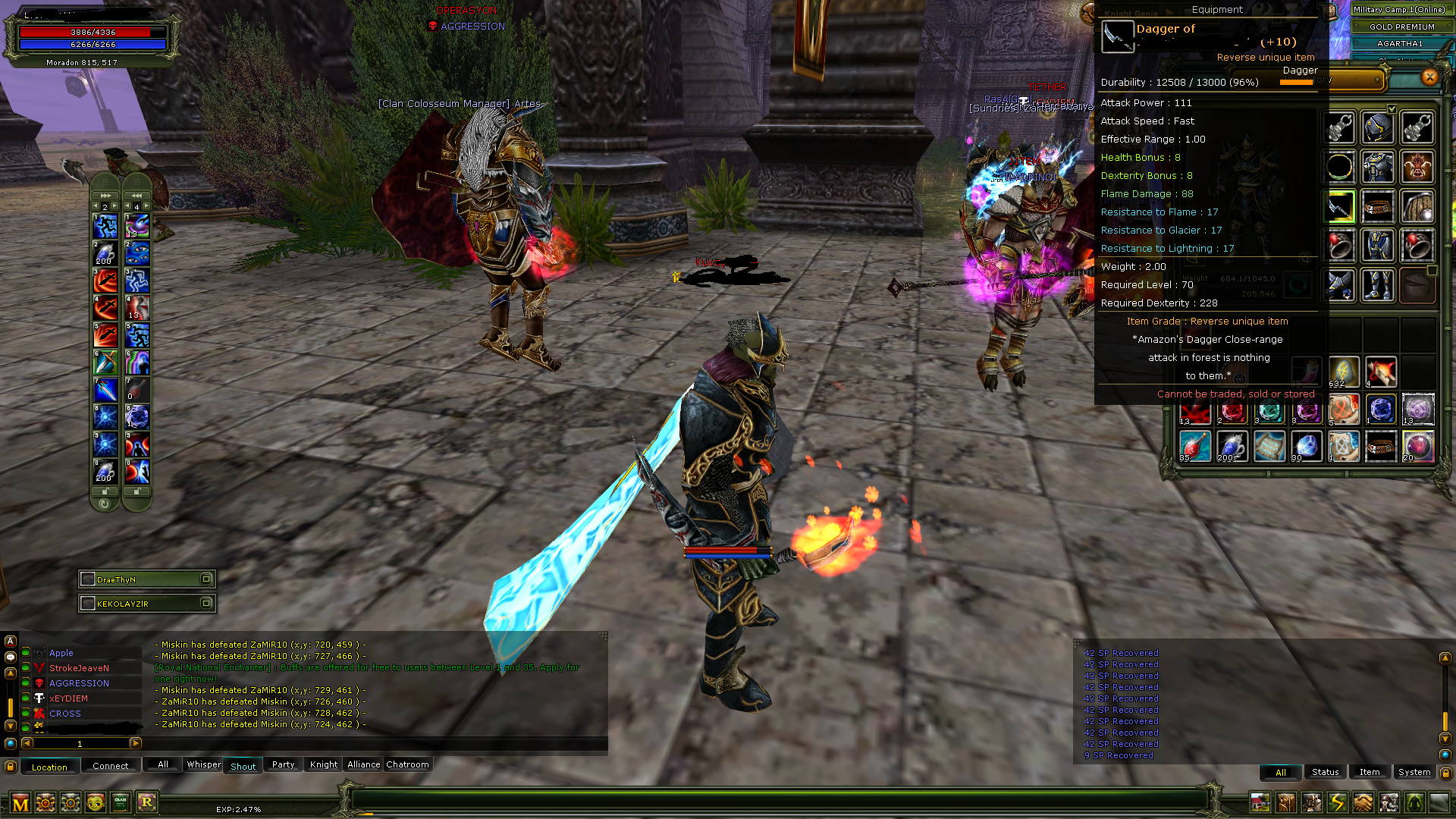Viewport: 1456px width, 819px height.
Task: Select the Party chat tab
Action: (x=283, y=764)
